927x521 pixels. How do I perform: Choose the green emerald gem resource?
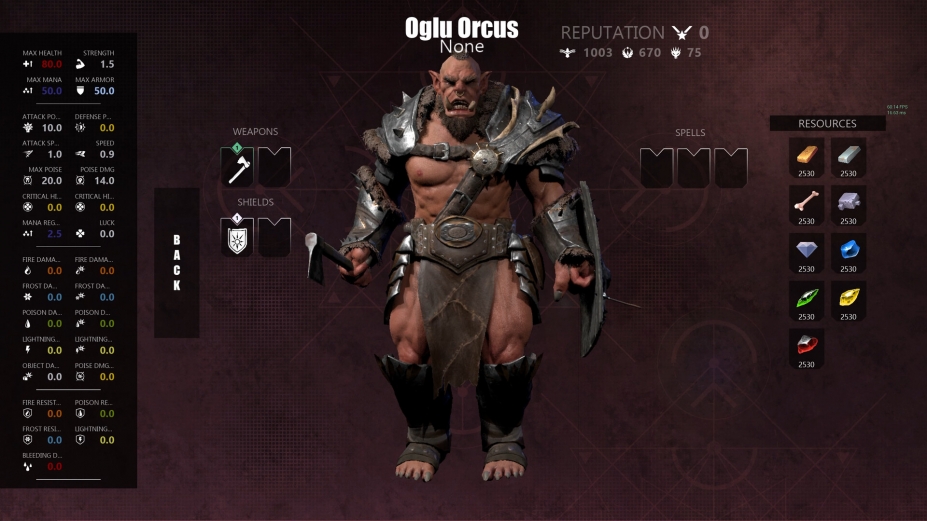click(x=807, y=298)
